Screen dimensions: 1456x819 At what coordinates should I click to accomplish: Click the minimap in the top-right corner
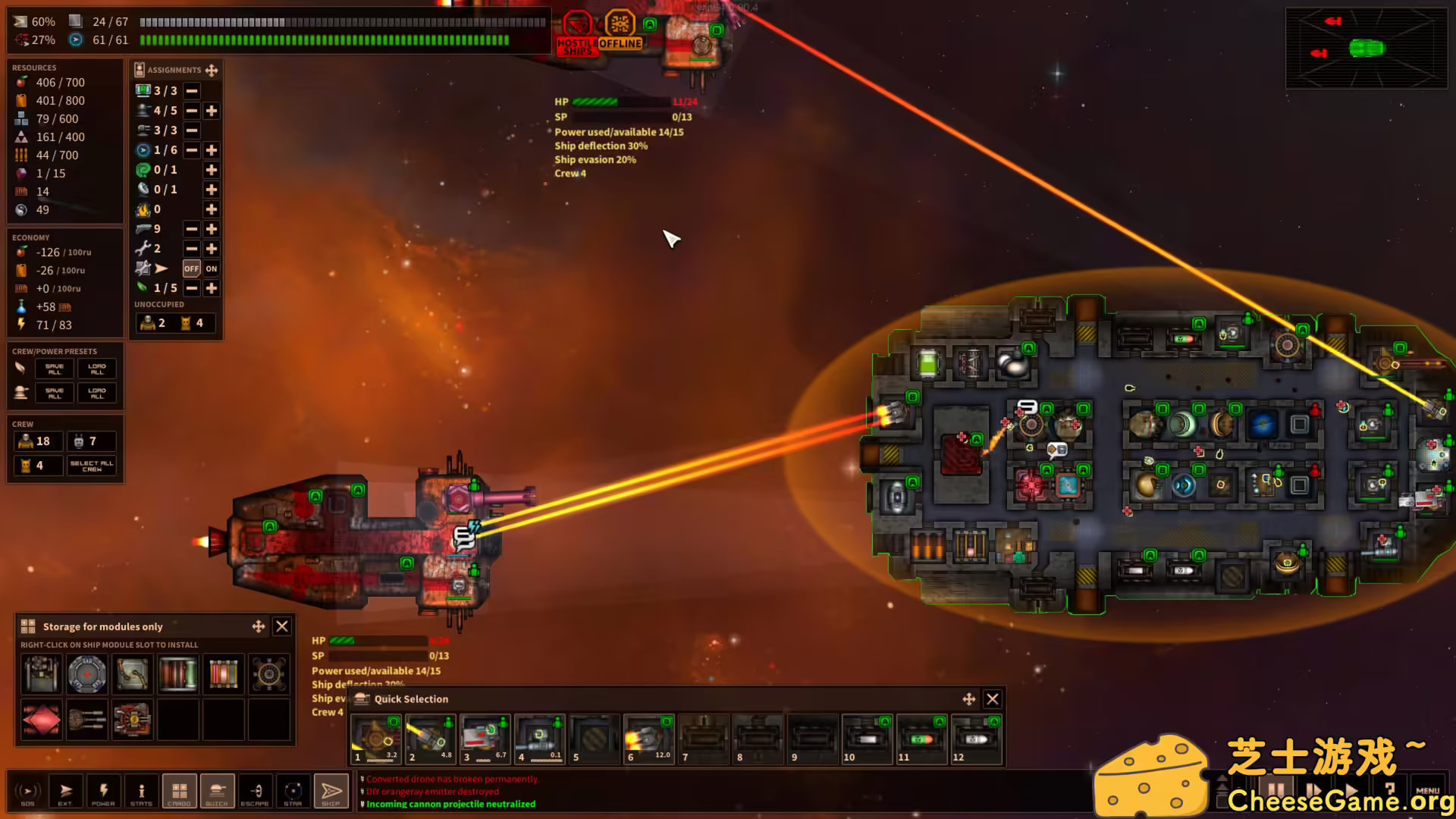(1367, 49)
